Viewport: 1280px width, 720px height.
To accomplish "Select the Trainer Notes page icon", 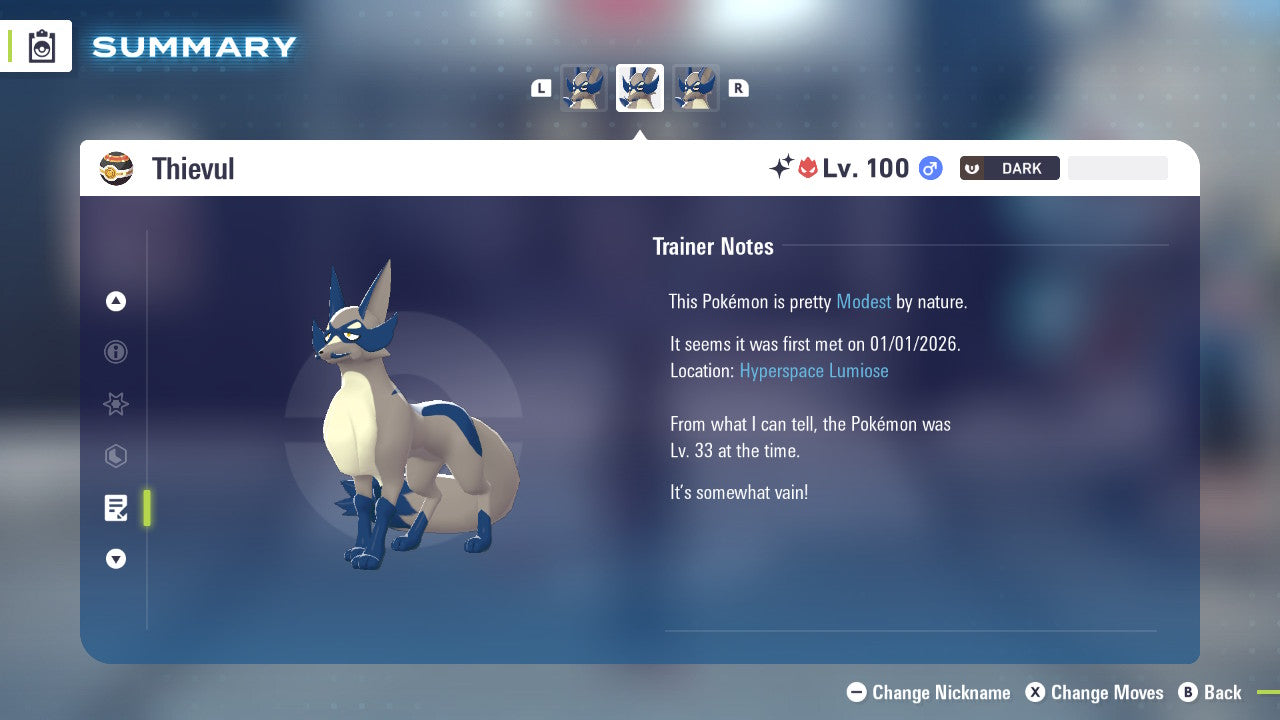I will [x=115, y=508].
